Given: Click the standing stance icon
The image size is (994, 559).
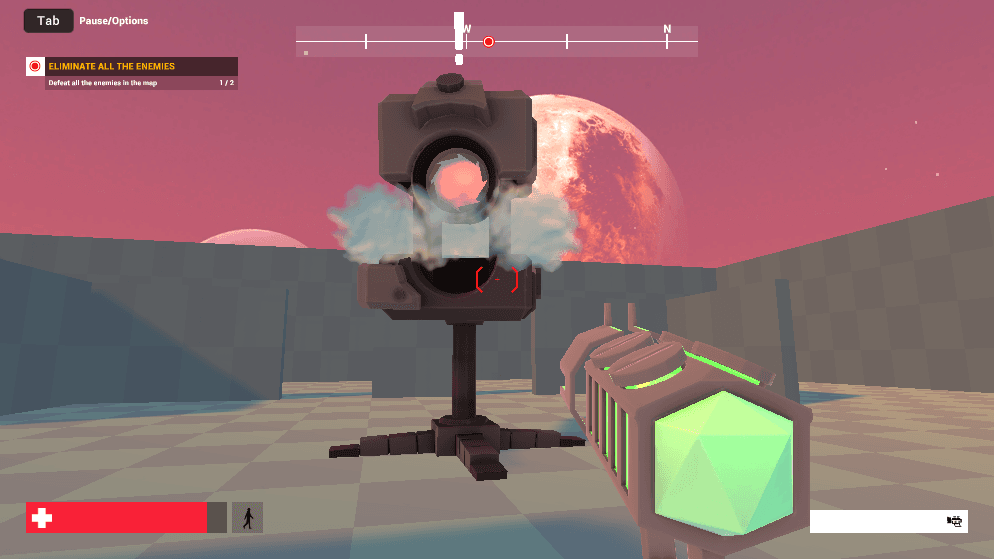Looking at the screenshot, I should click(x=247, y=517).
